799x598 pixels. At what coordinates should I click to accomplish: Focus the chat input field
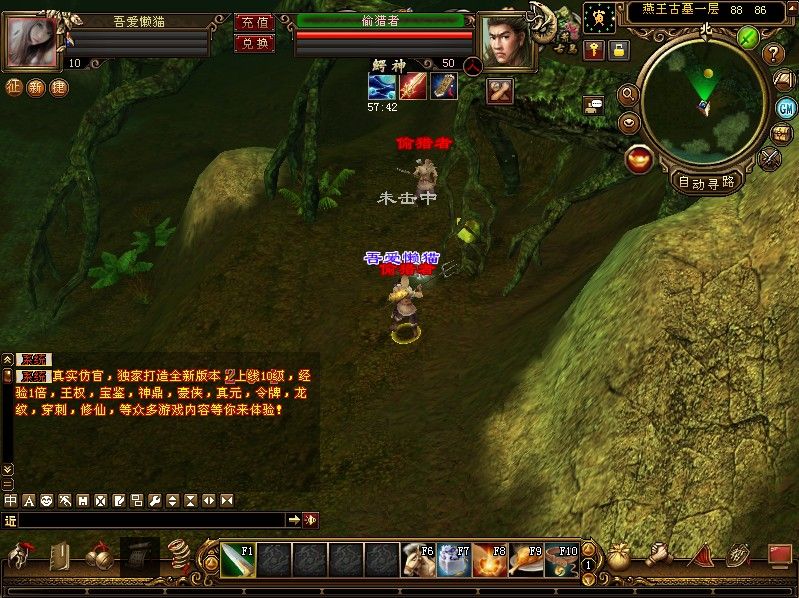[150, 520]
